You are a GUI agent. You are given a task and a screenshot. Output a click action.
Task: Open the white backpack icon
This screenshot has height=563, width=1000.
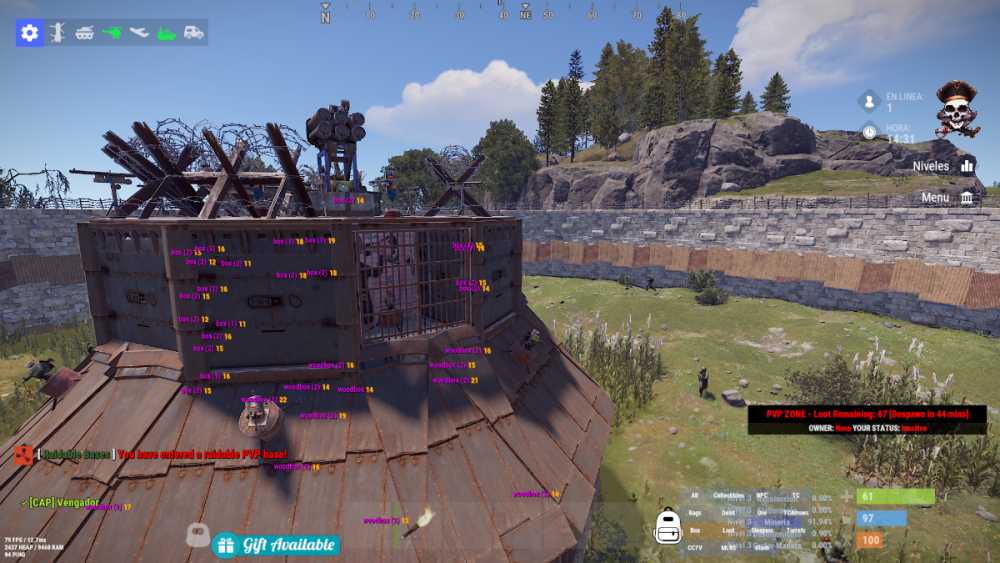coord(667,527)
